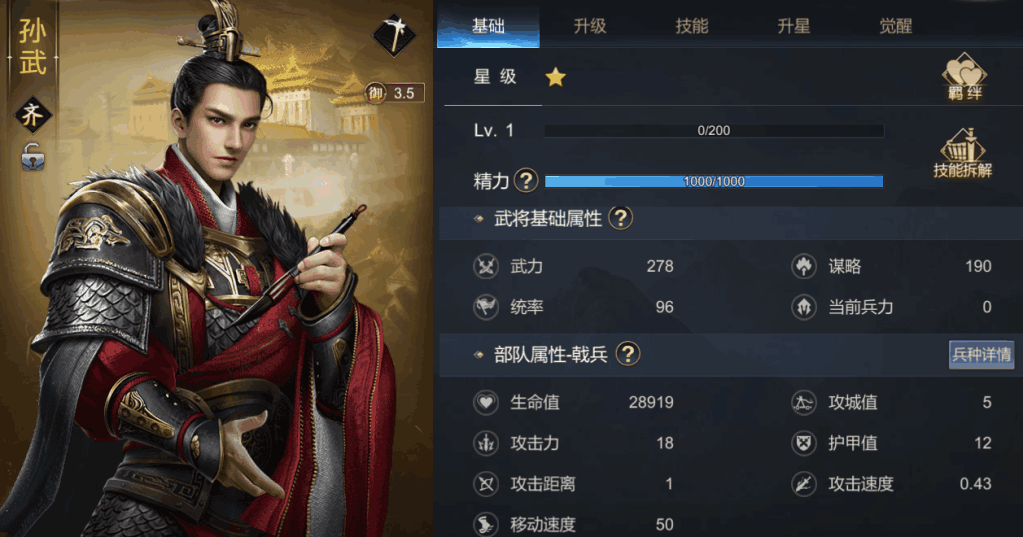Open the 升级 tab
Viewport: 1023px width, 537px height.
590,26
